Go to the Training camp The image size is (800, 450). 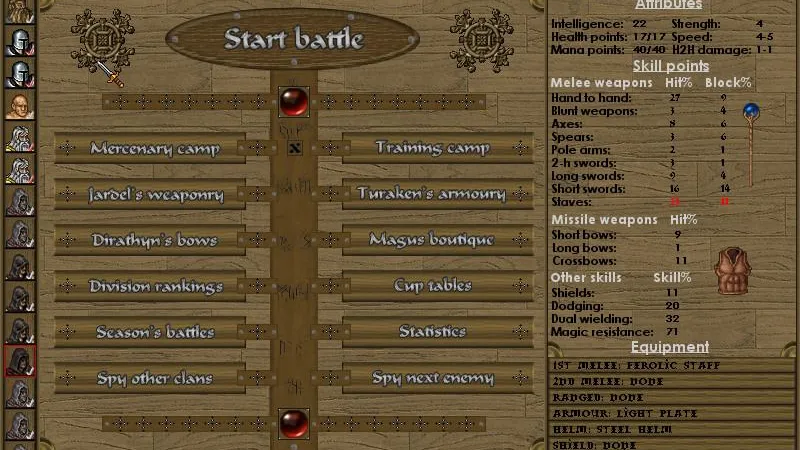[432, 148]
